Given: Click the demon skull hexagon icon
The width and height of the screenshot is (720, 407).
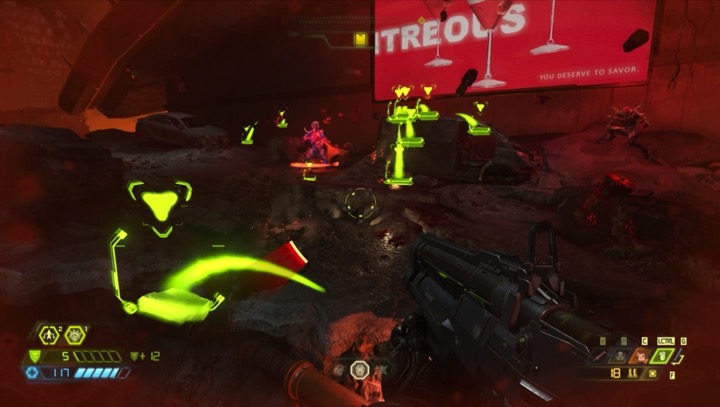Looking at the screenshot, I should click(x=75, y=335).
